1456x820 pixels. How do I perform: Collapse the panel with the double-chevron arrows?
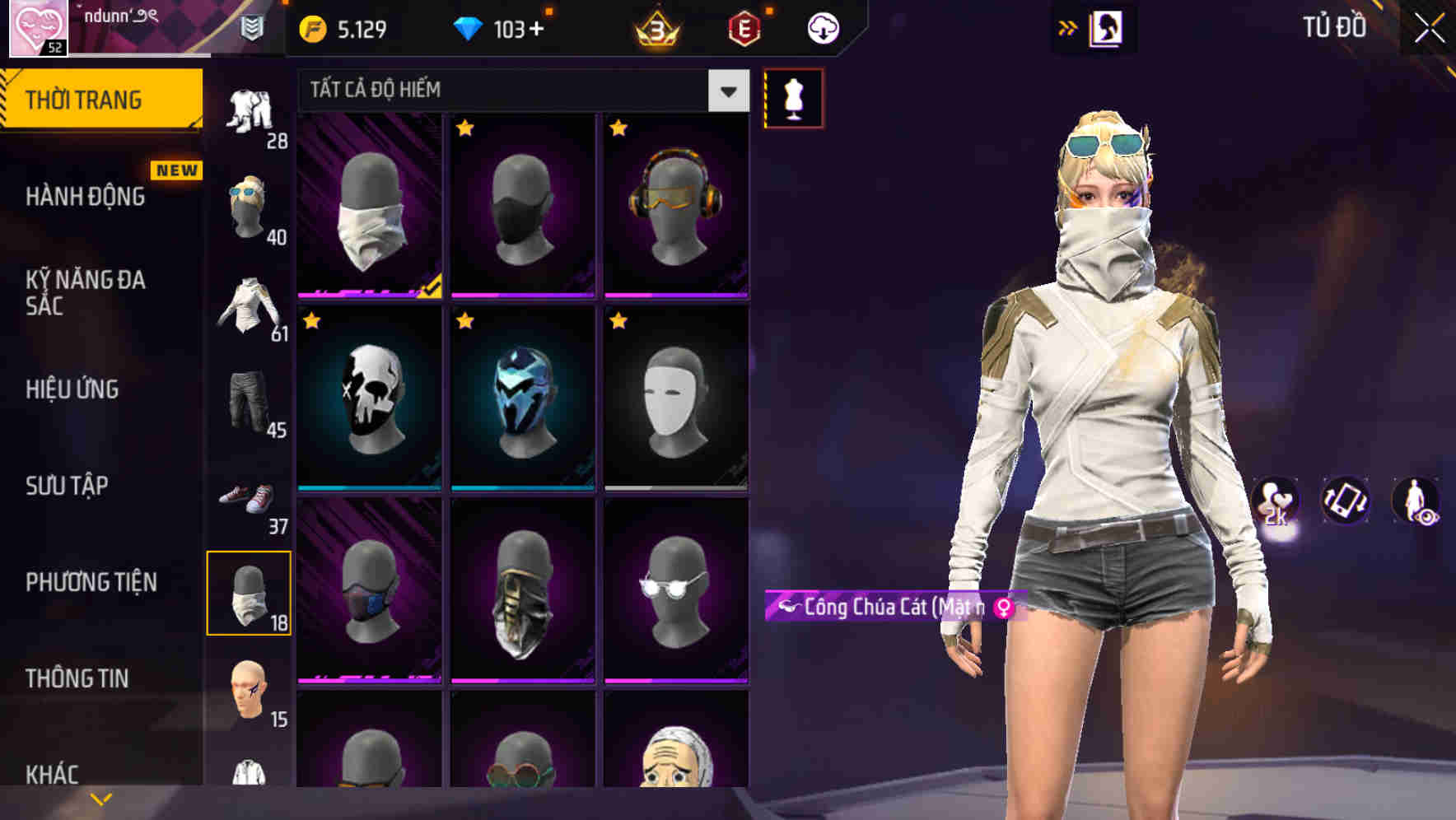tap(1068, 27)
